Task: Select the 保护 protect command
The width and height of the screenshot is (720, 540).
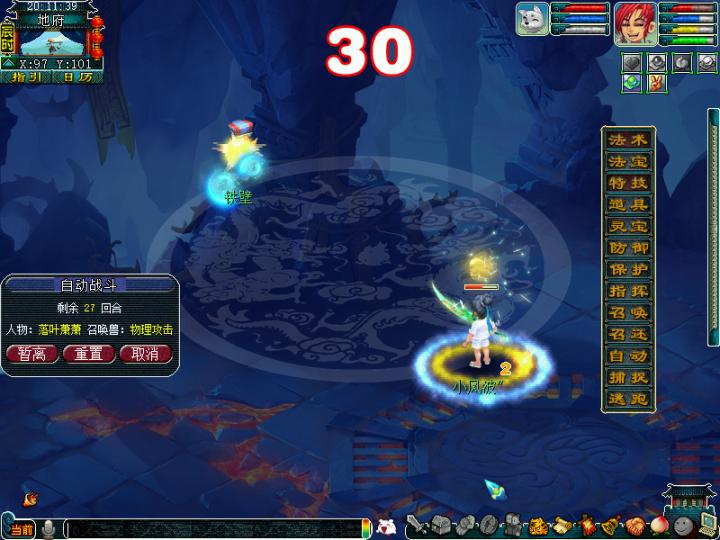Action: point(629,270)
